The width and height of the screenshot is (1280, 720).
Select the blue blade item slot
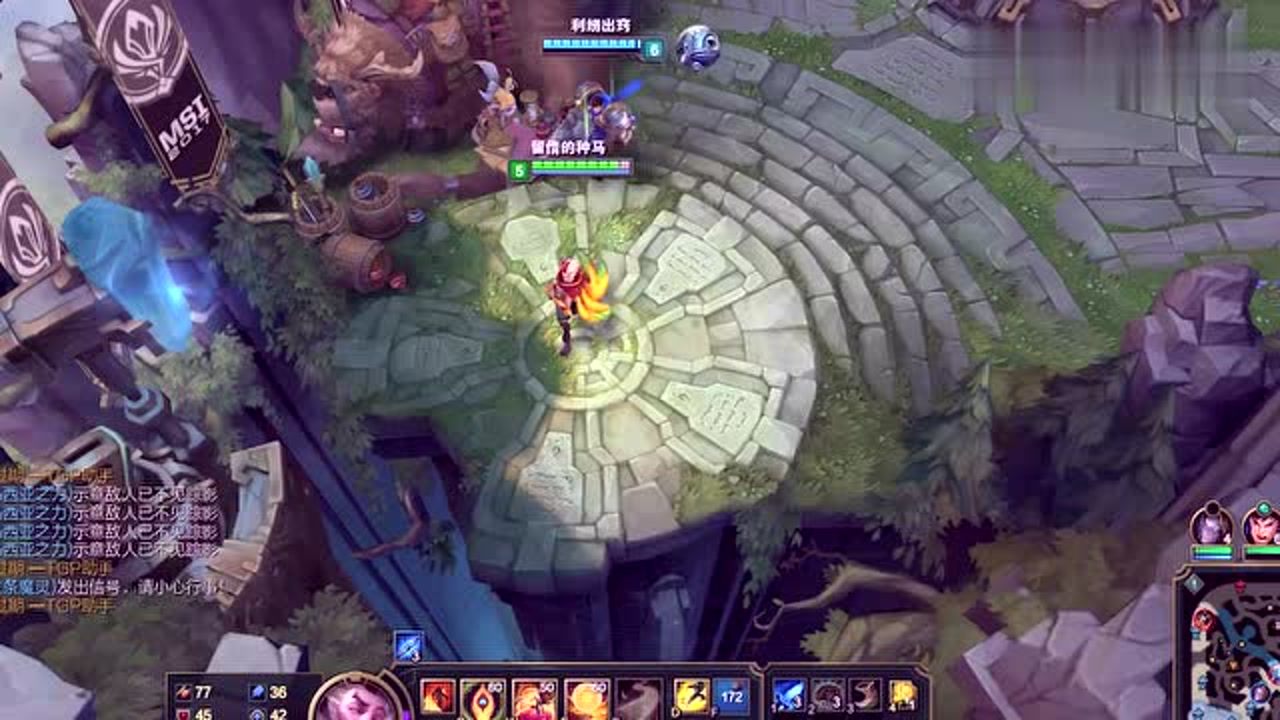(789, 695)
